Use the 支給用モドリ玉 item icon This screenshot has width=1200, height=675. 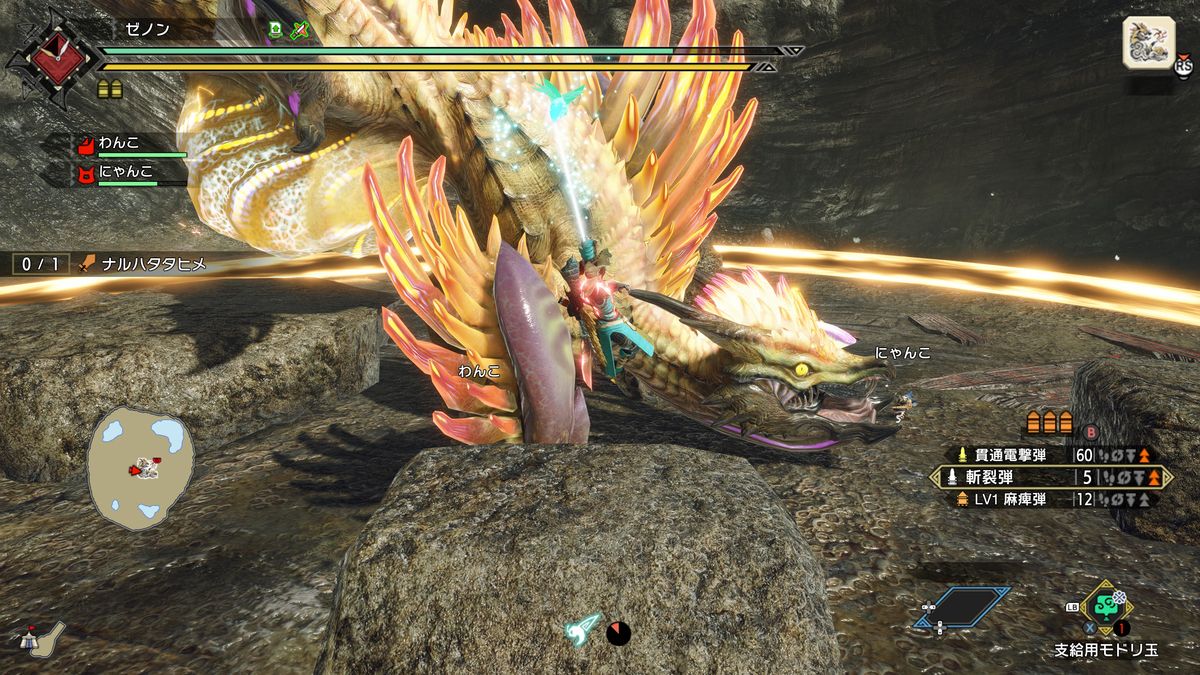click(1105, 606)
